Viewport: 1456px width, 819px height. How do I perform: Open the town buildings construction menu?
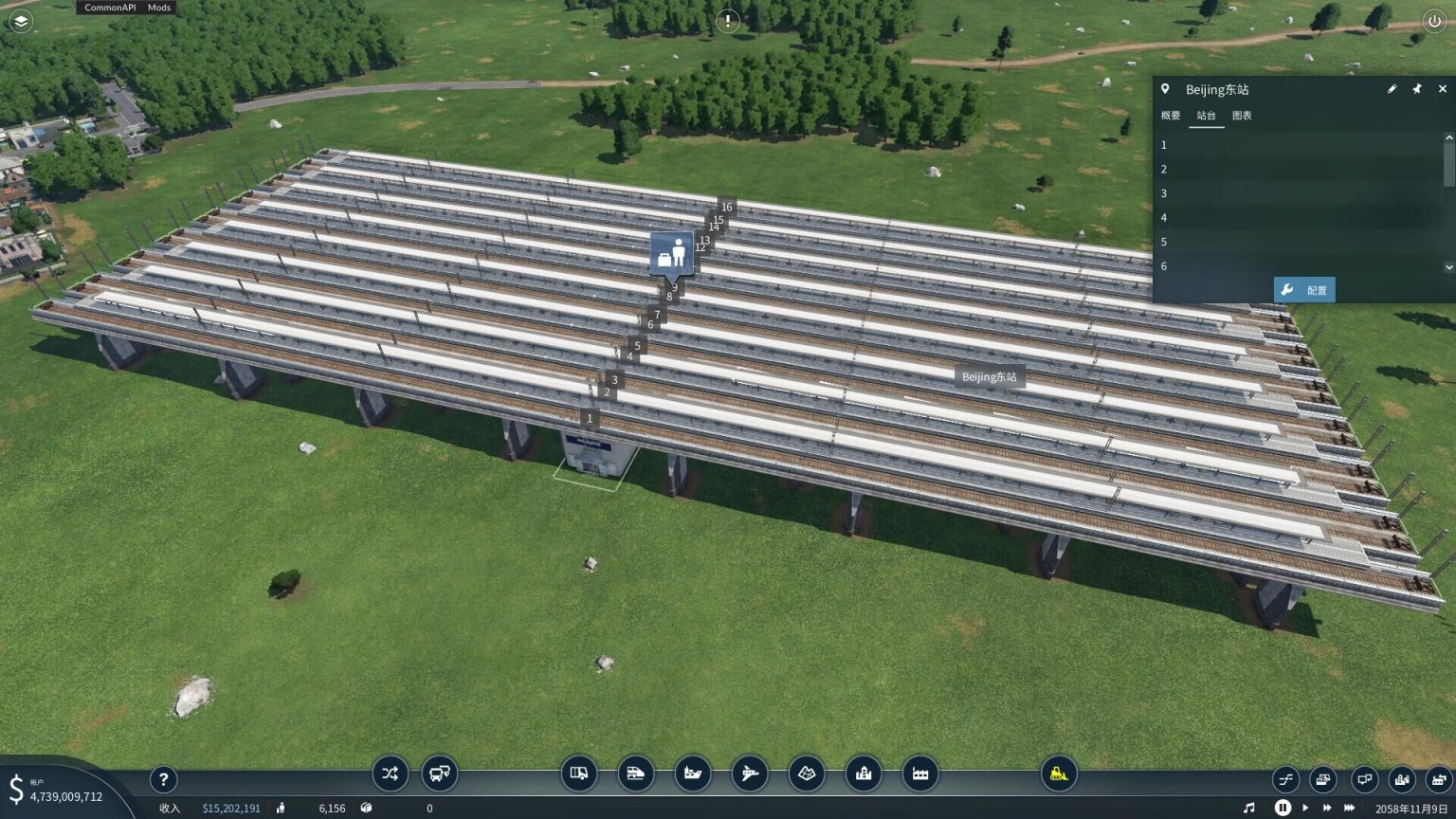point(864,773)
